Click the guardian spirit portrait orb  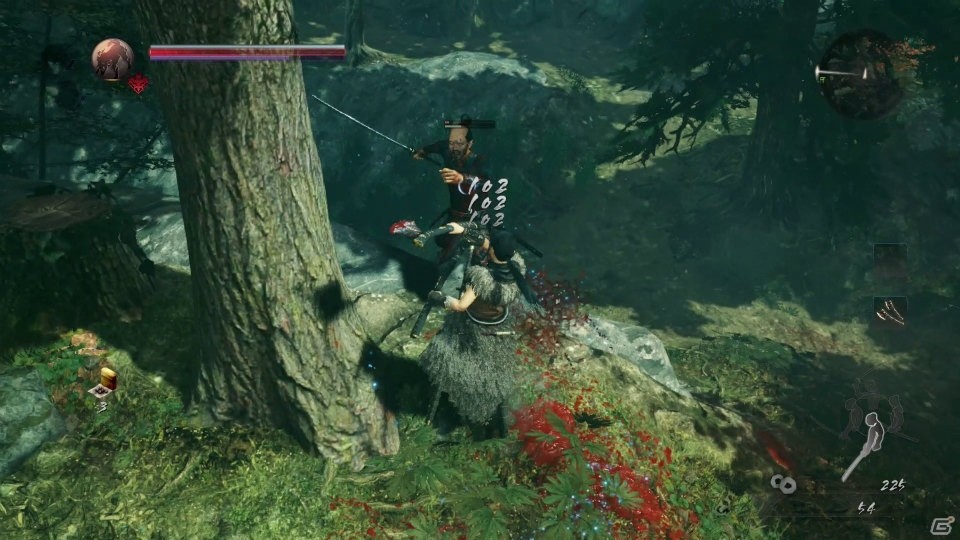click(113, 59)
